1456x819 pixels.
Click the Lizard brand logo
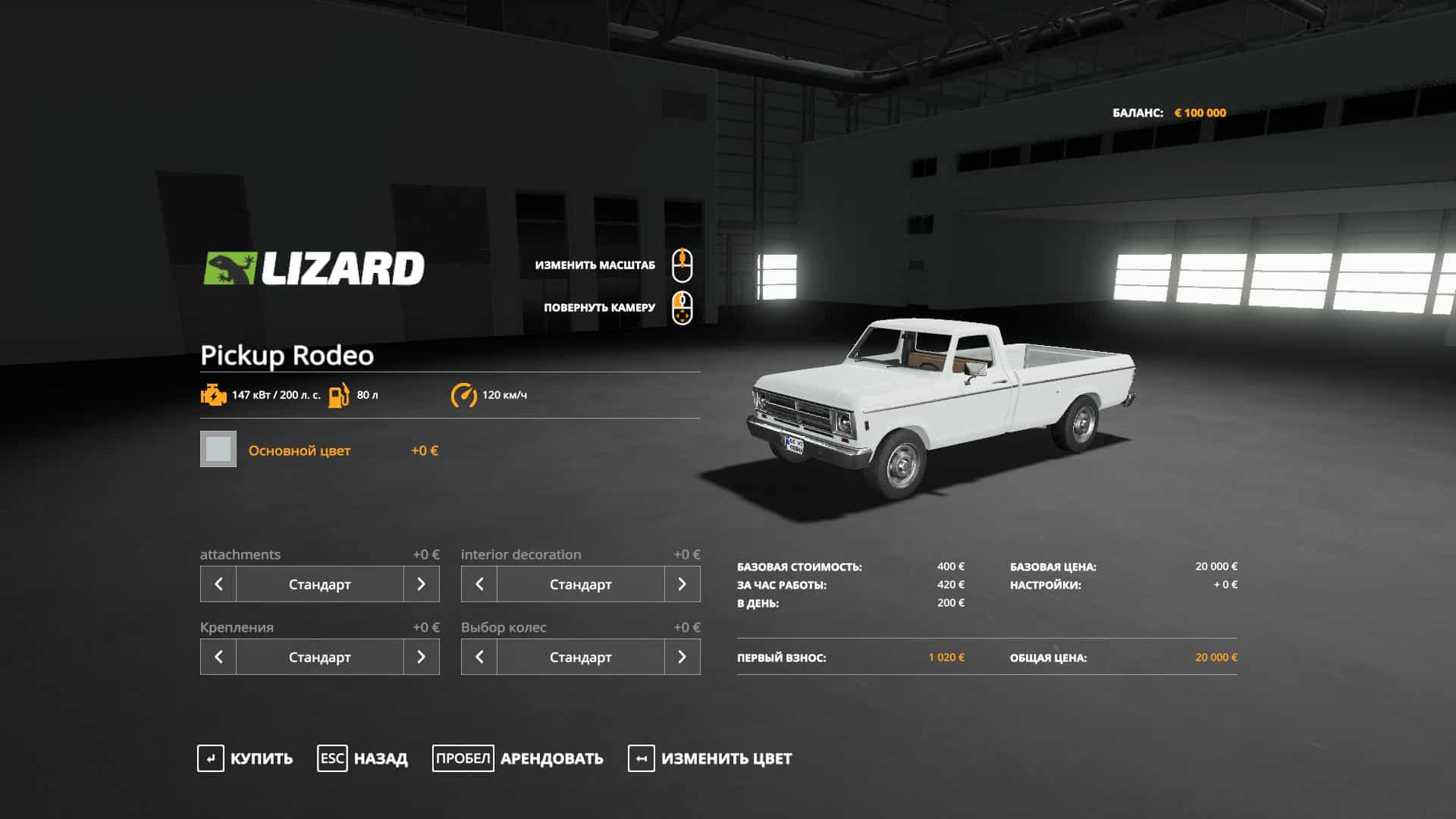pyautogui.click(x=314, y=265)
